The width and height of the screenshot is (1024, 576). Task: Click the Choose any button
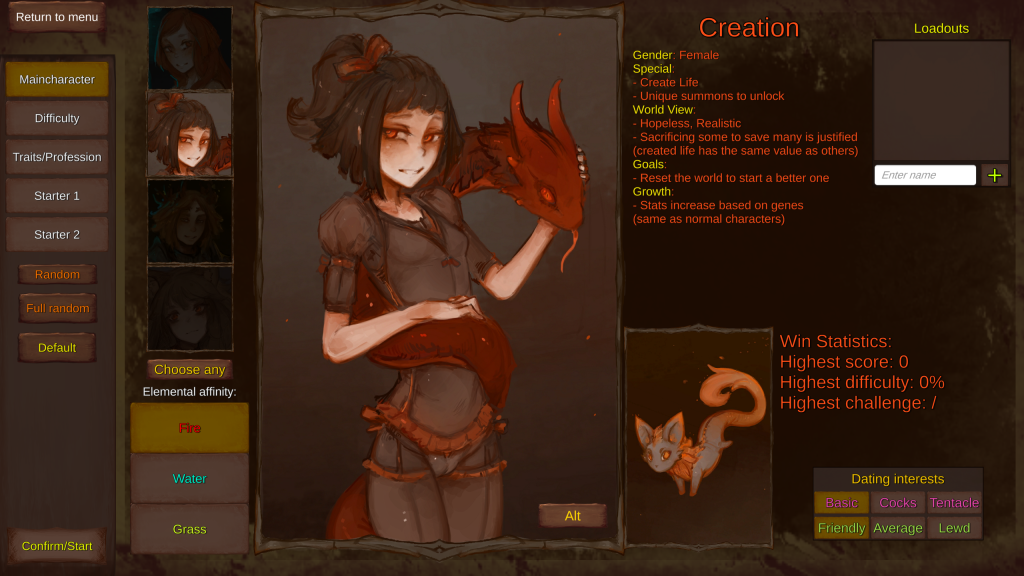pyautogui.click(x=190, y=370)
